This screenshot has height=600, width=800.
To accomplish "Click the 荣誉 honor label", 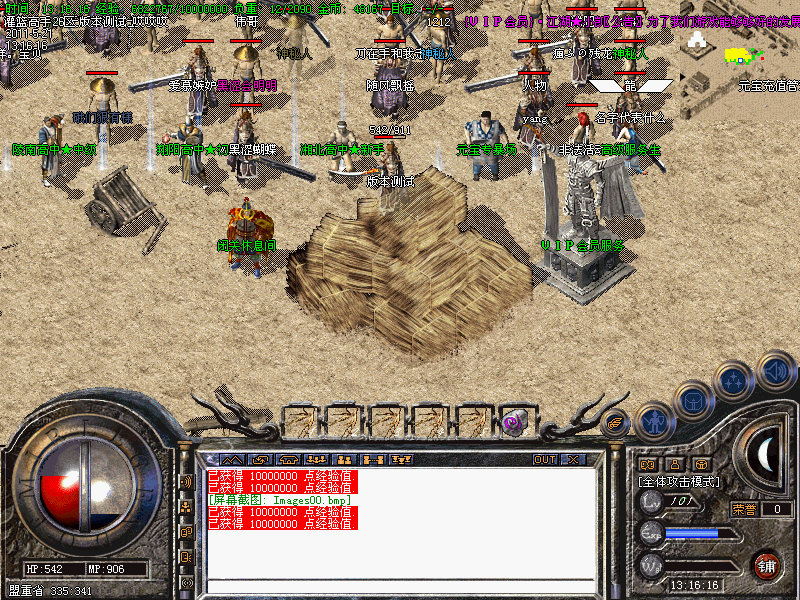I will [x=743, y=509].
